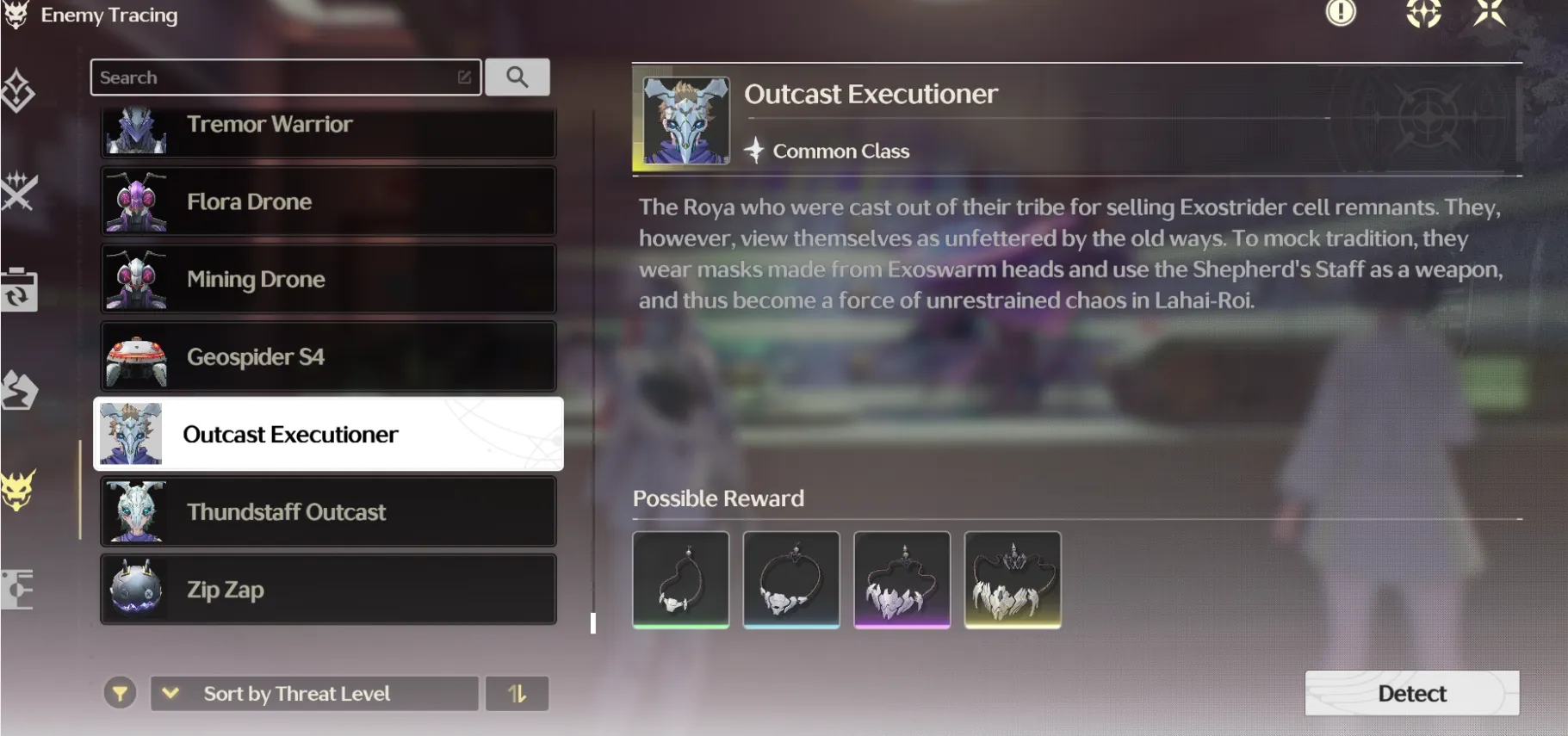
Task: Activate the search magnifier button
Action: (x=518, y=77)
